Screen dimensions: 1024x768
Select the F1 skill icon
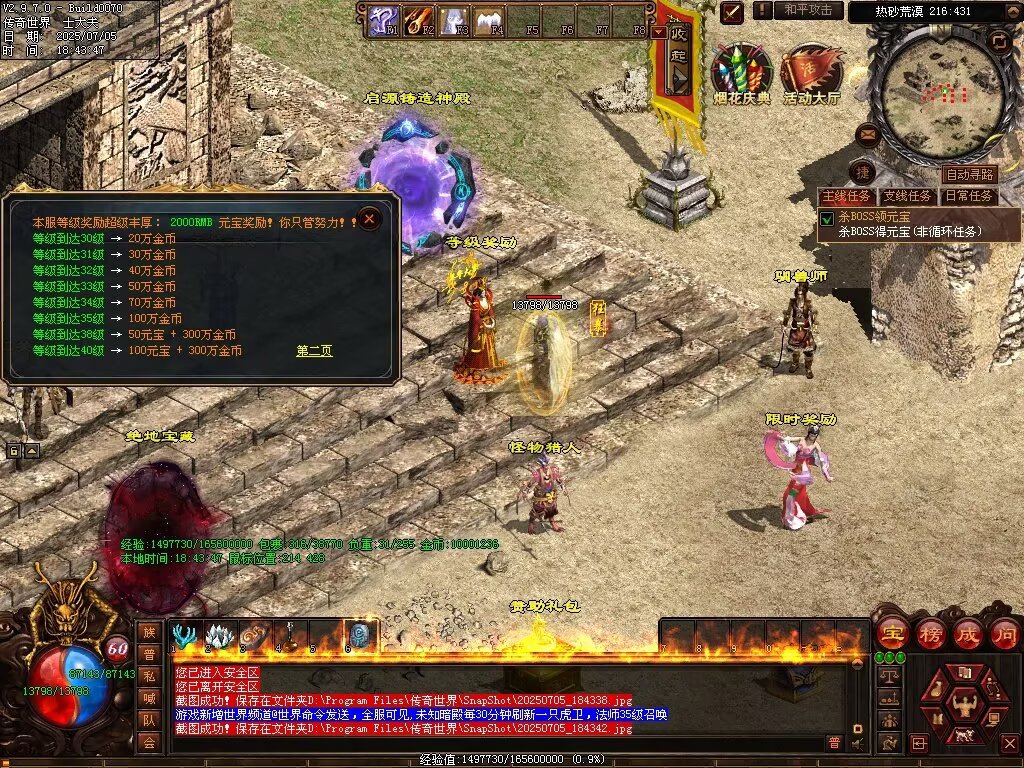pos(383,20)
